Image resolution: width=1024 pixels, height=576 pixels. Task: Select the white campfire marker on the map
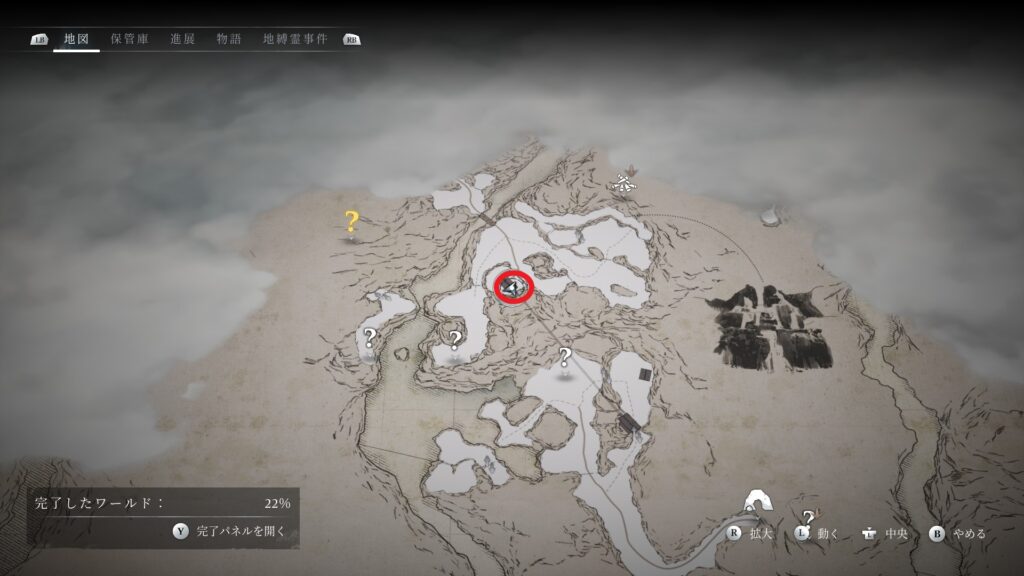(x=625, y=182)
